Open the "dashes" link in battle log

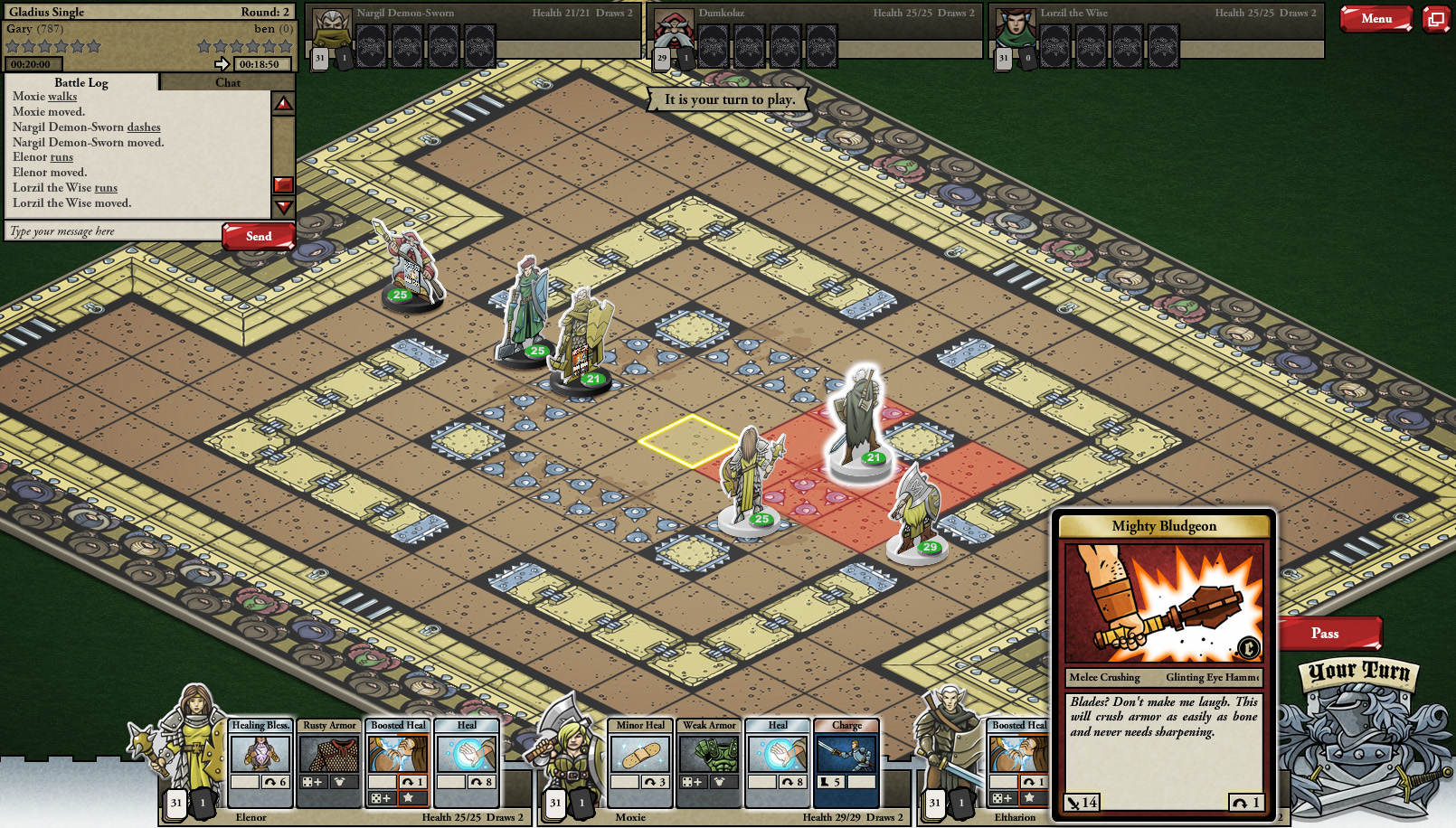[x=144, y=127]
